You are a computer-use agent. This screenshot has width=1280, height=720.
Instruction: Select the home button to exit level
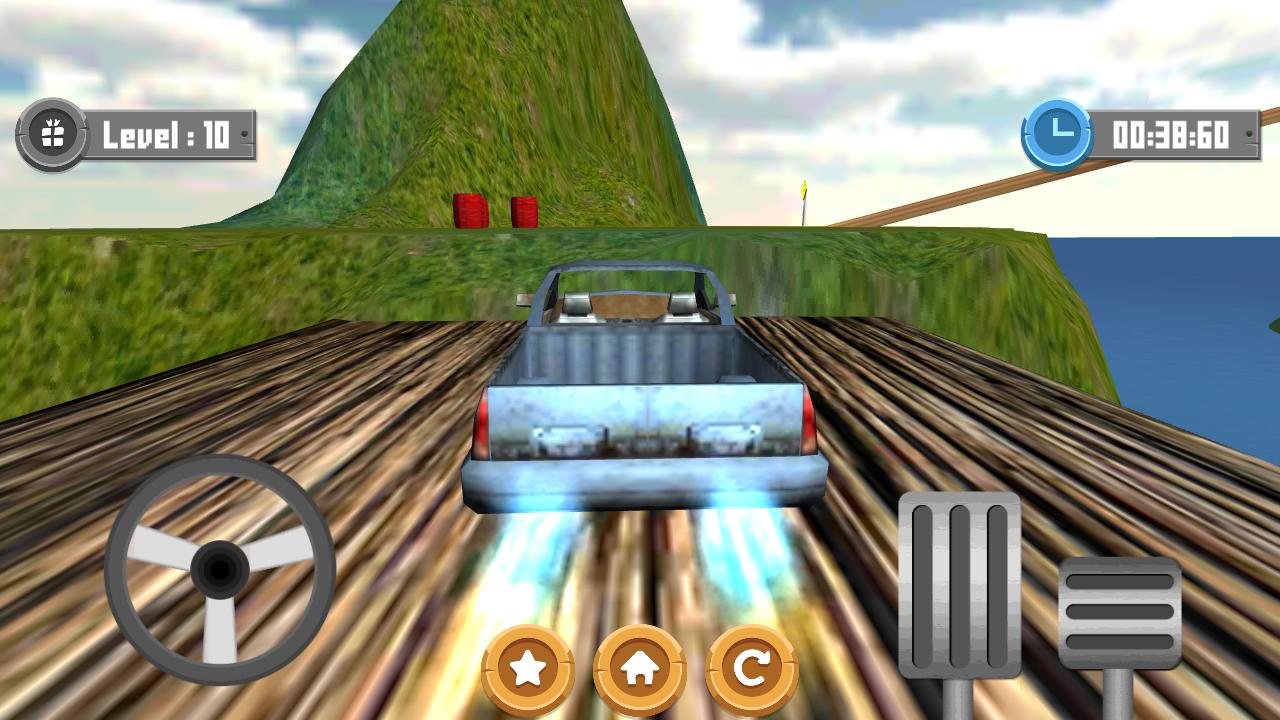641,668
